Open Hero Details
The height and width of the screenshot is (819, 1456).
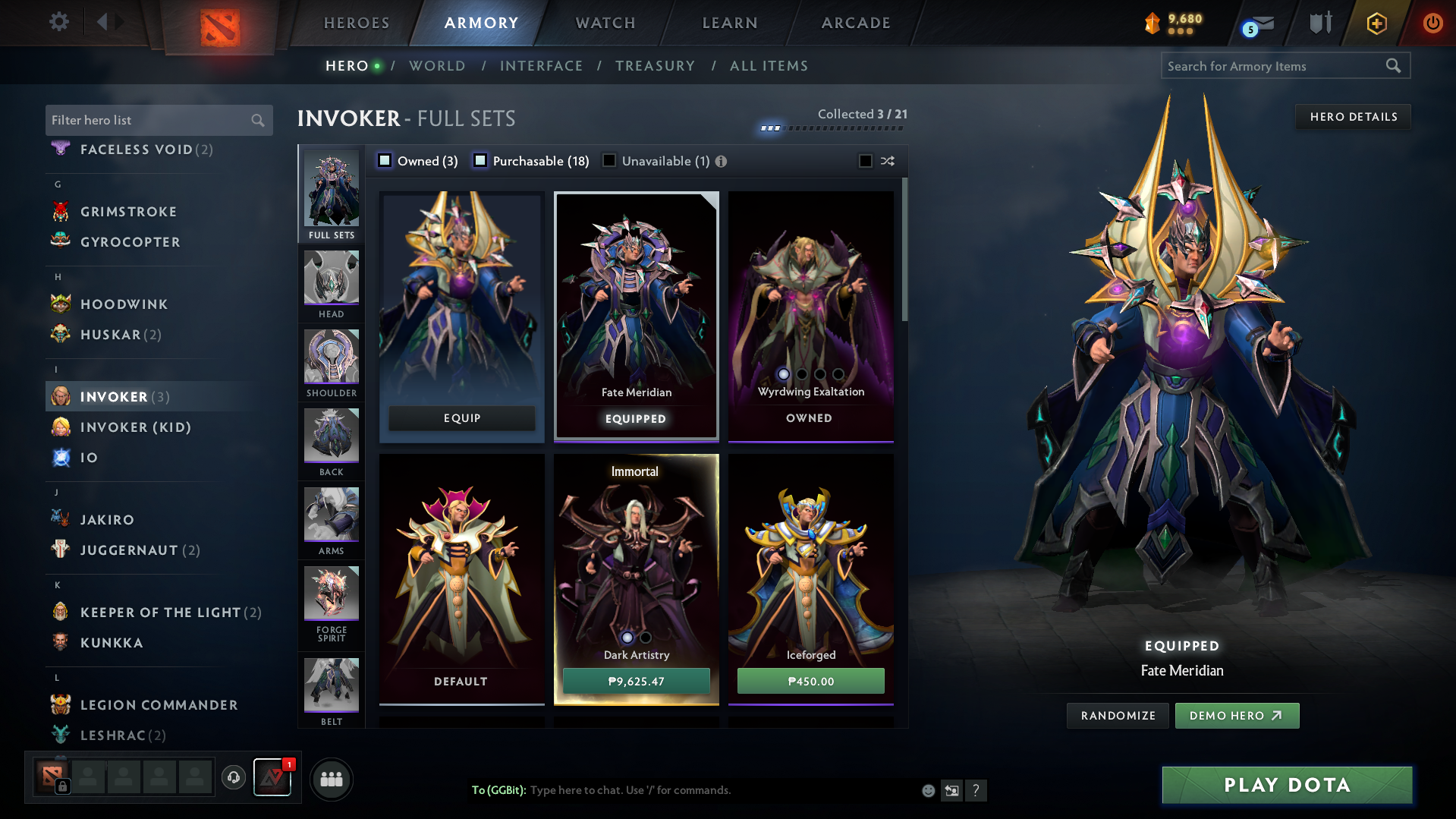[x=1353, y=117]
